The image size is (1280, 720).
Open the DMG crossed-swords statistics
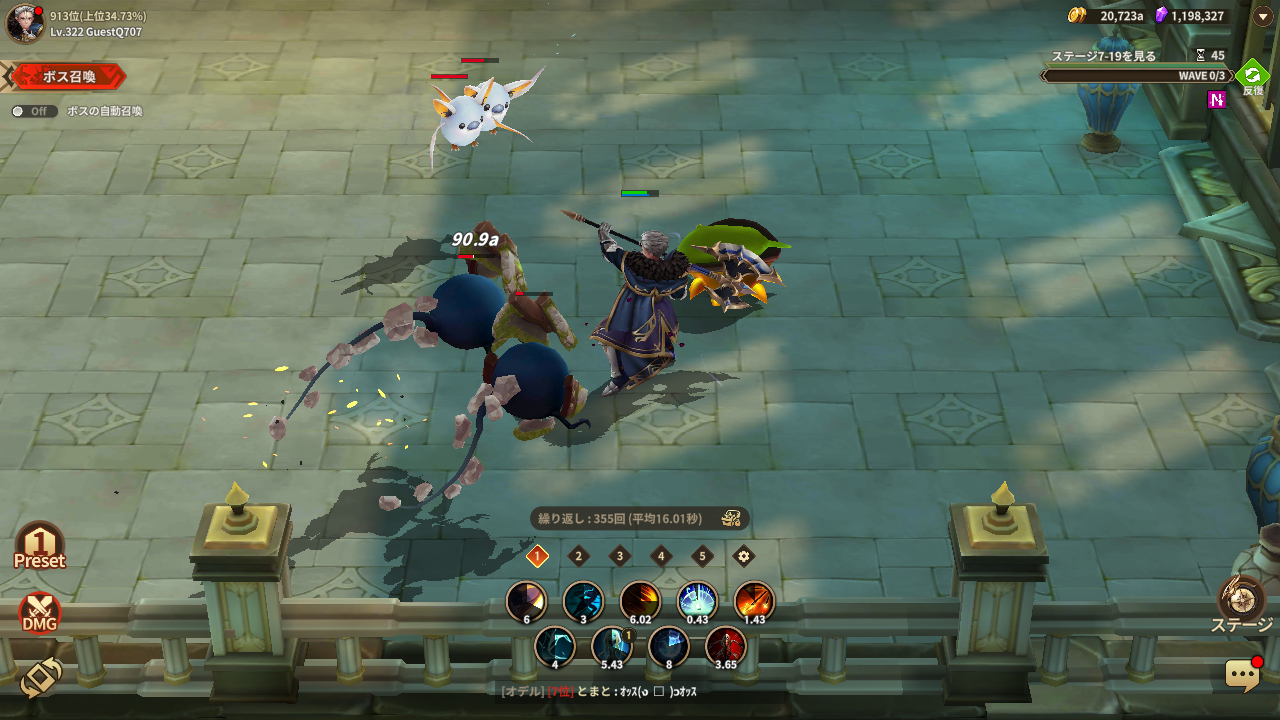(39, 613)
